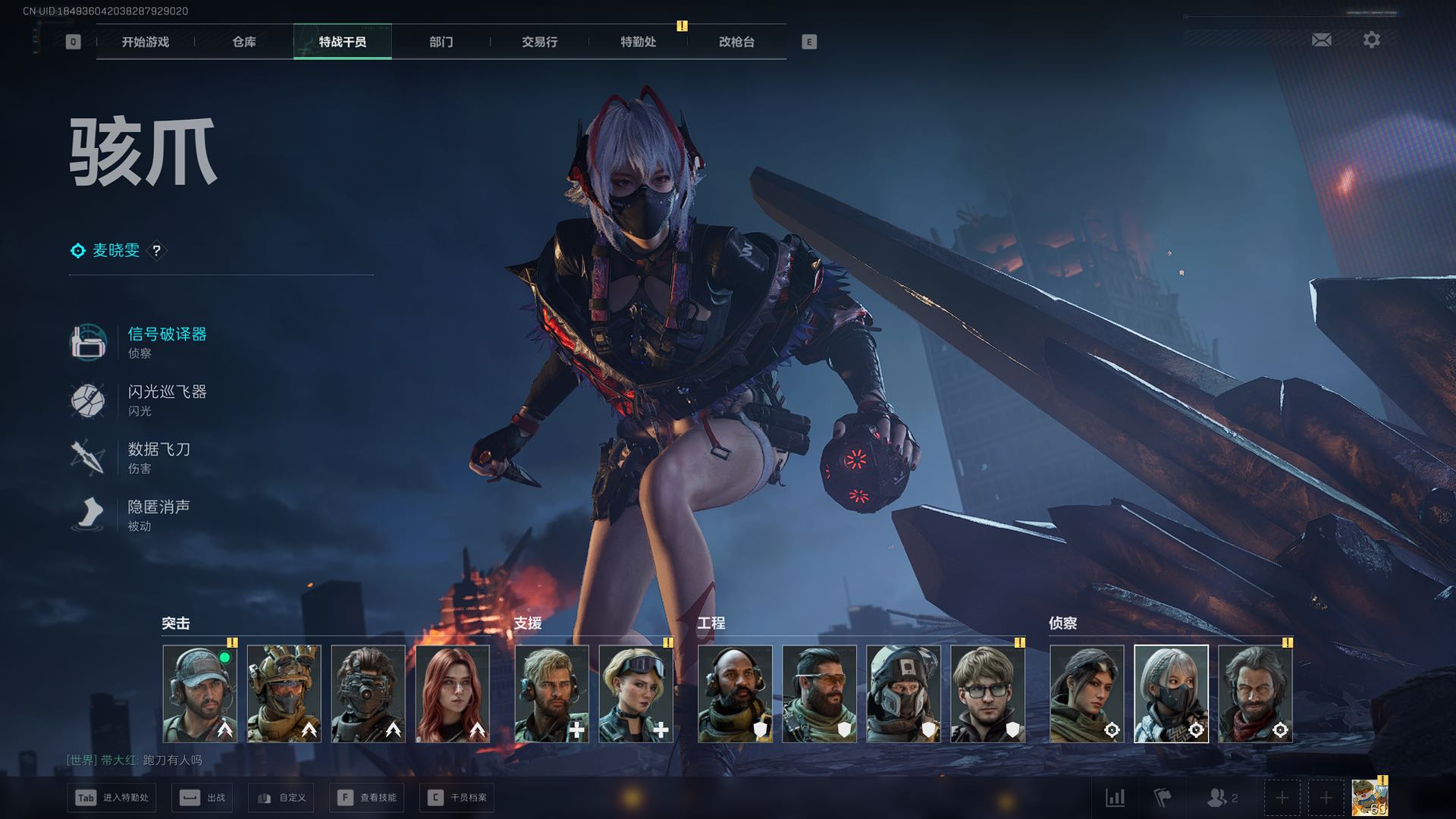Screen dimensions: 1456x819
Task: Show help for 麦晓雯 question mark
Action: tap(156, 250)
